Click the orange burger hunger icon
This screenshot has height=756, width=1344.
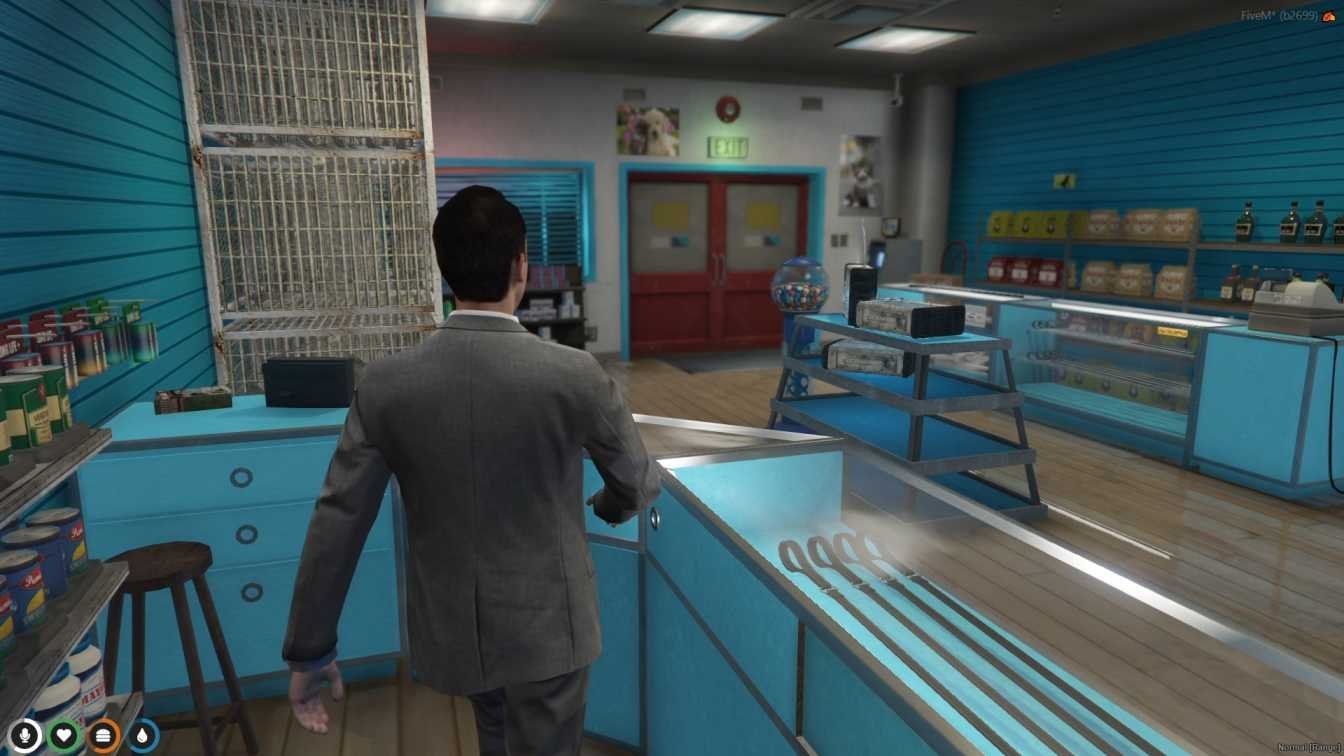(x=104, y=737)
